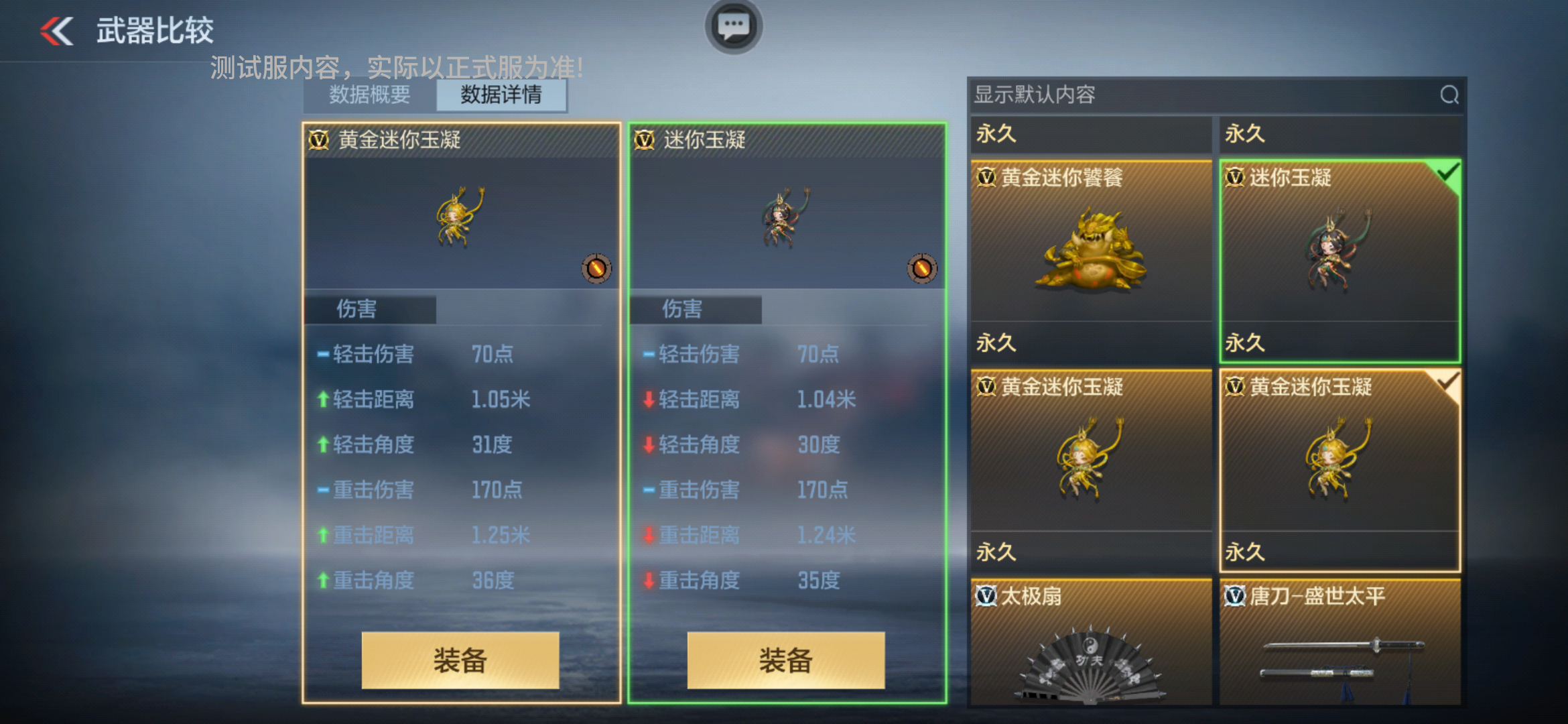This screenshot has width=1568, height=724.
Task: Tap the orange round icon on 黄金迷你玉凝 preview
Action: coord(596,269)
